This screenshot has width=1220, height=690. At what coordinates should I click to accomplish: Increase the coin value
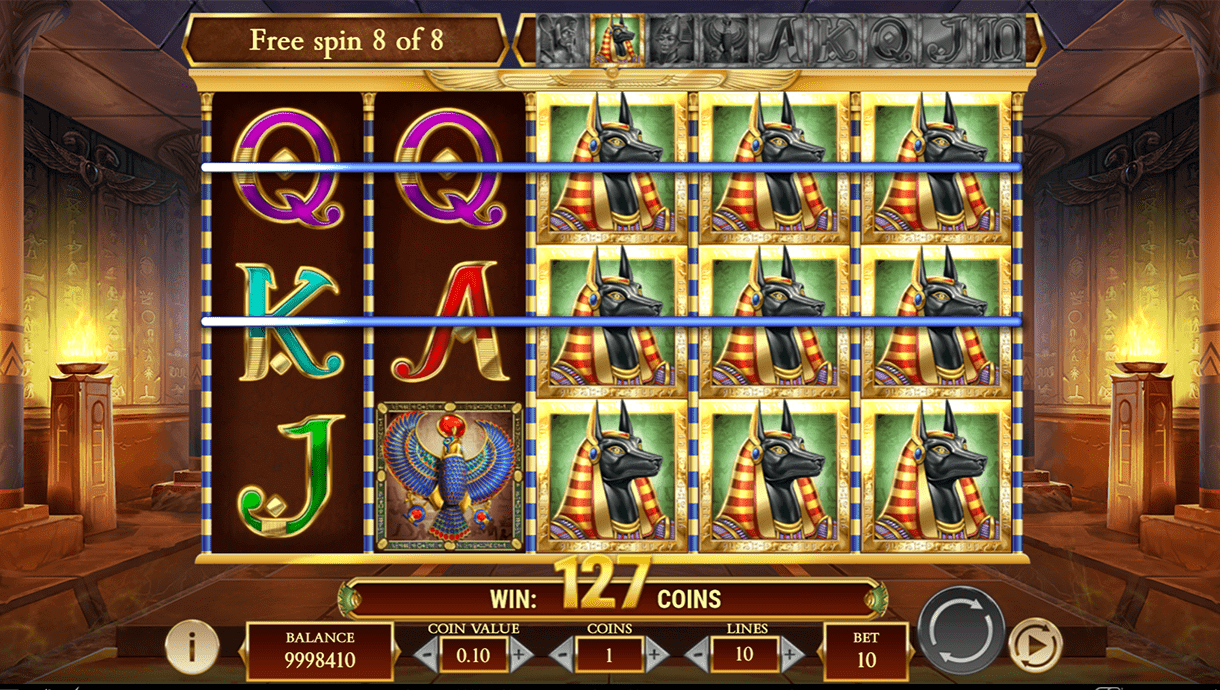click(x=519, y=655)
